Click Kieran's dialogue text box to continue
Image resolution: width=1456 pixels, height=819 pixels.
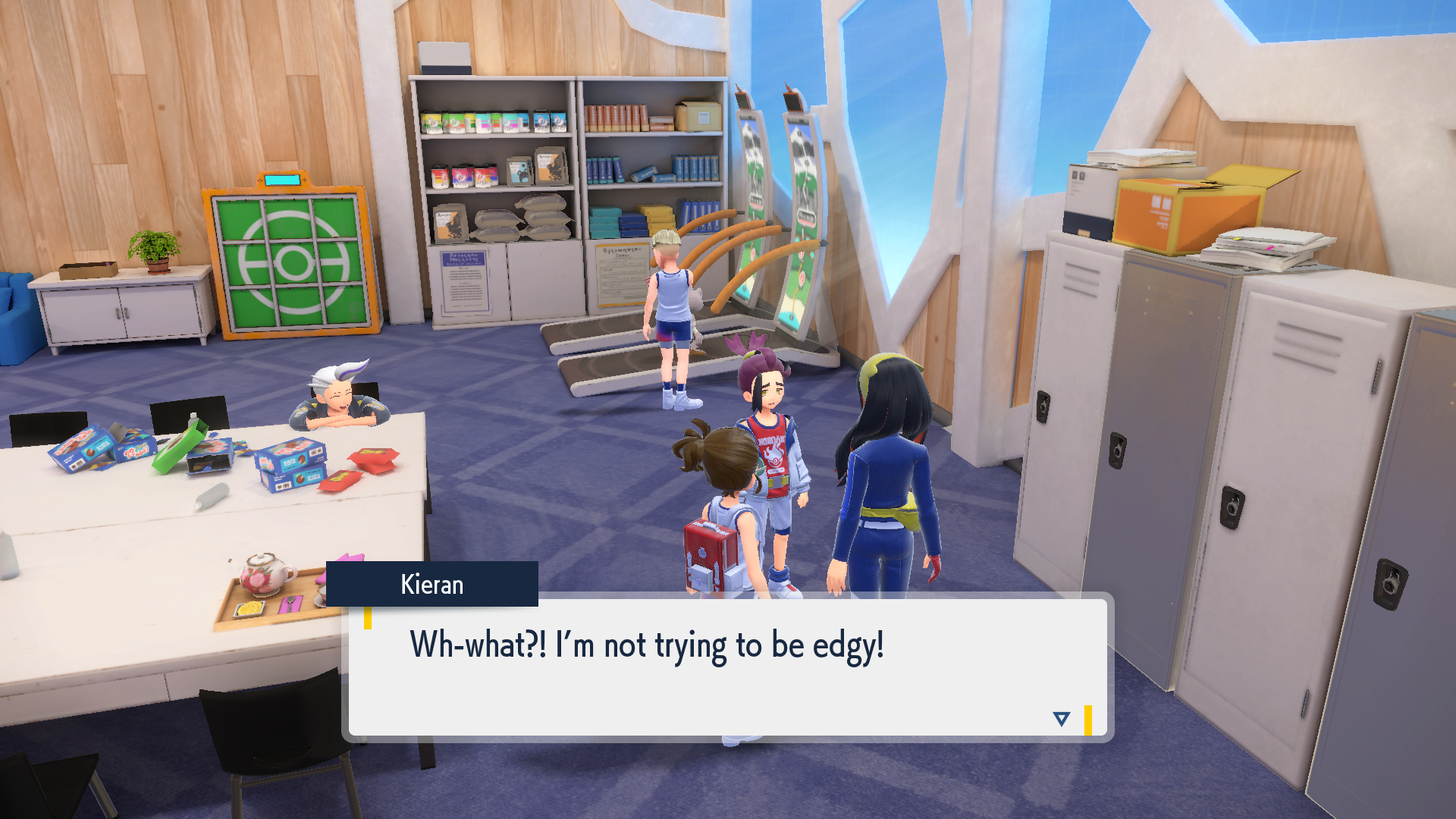(x=727, y=667)
